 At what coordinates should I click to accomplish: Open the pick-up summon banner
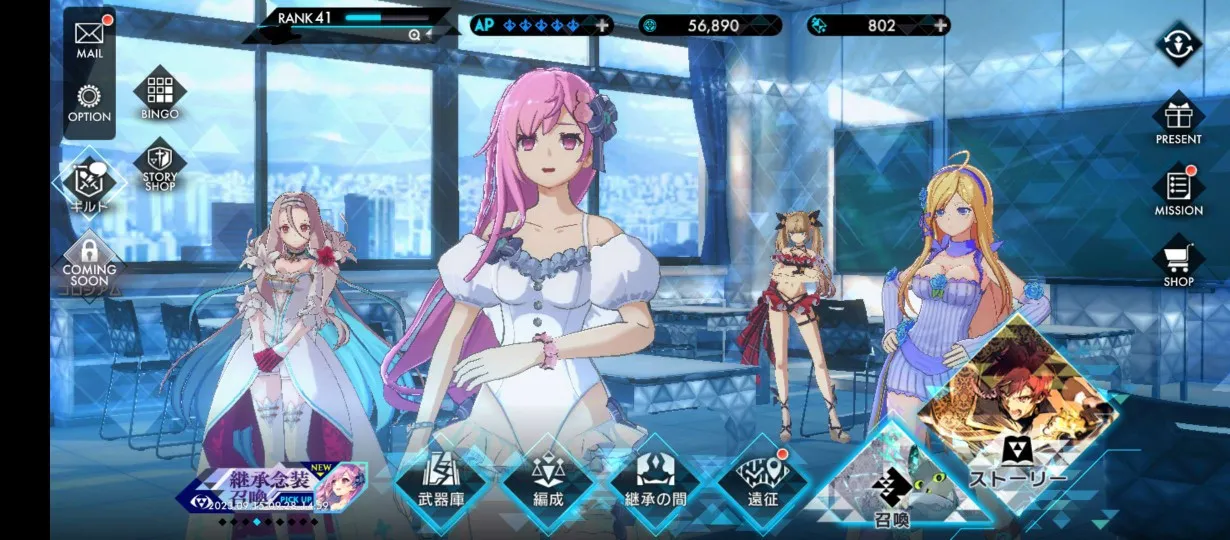(x=275, y=489)
